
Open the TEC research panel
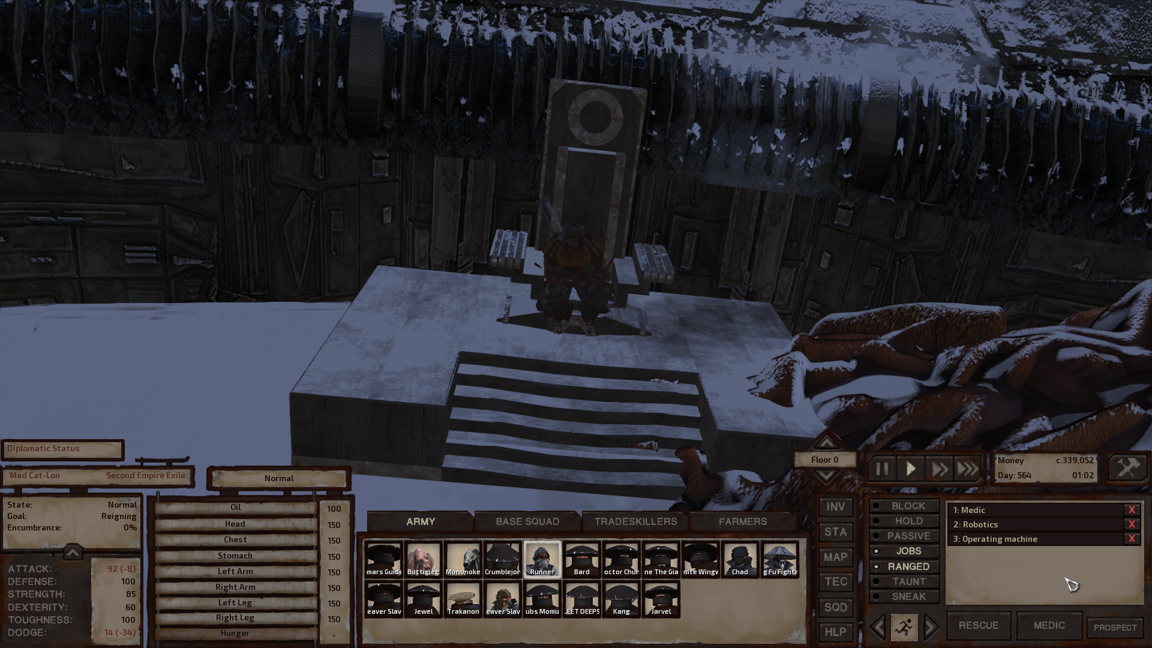(835, 582)
